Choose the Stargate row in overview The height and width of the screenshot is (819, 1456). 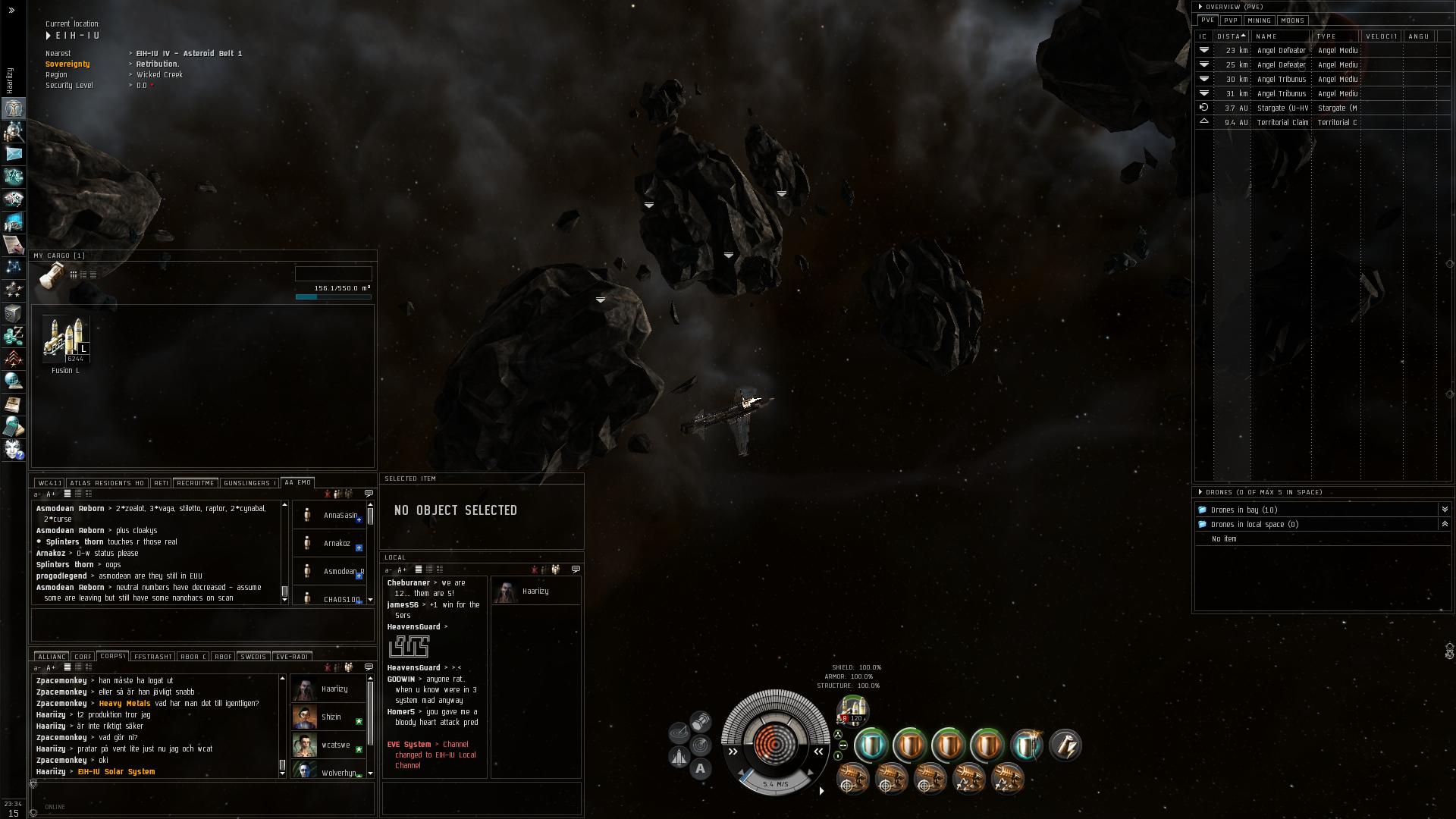1282,108
